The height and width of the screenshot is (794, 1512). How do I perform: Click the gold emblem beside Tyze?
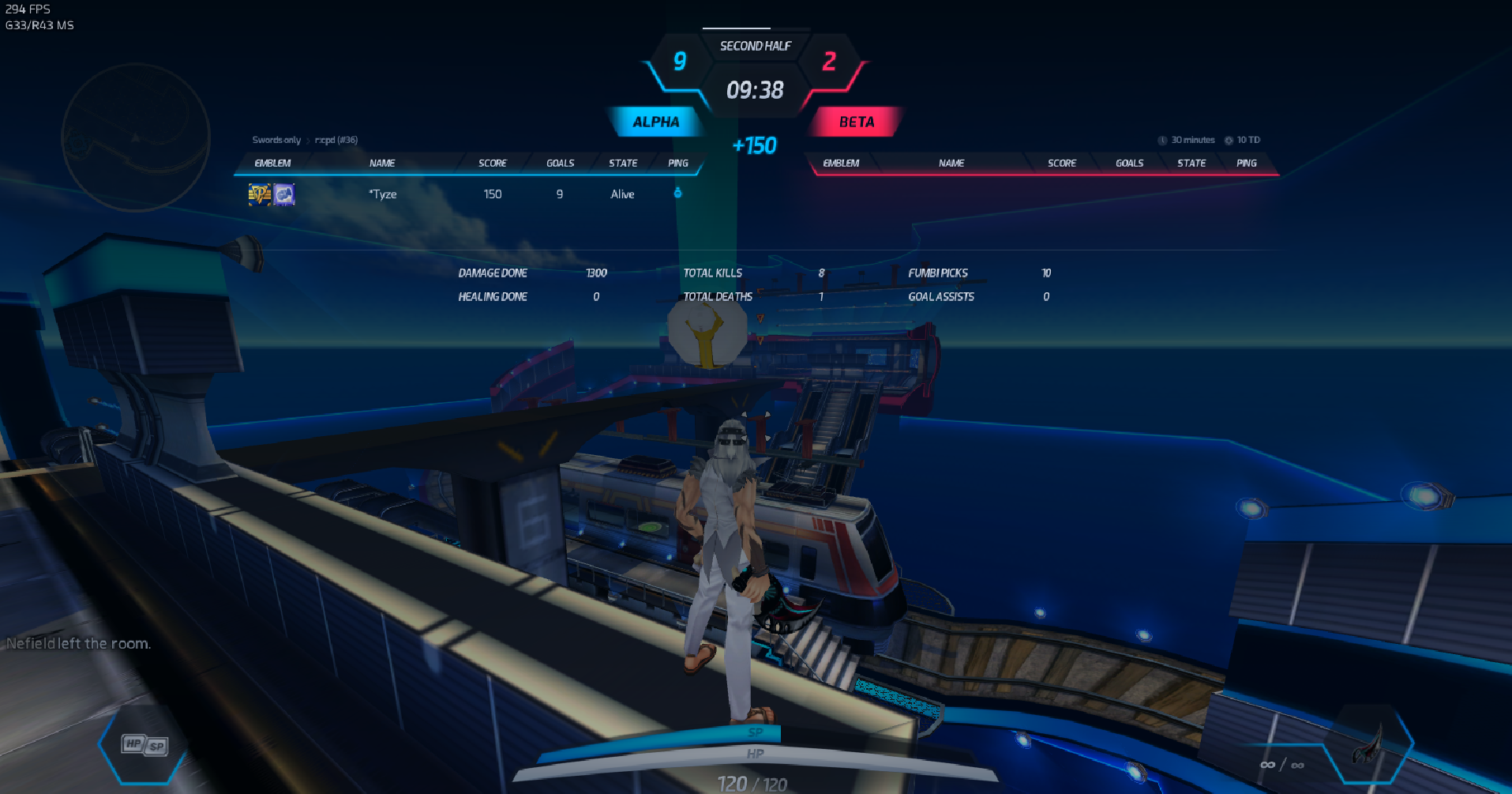point(260,194)
